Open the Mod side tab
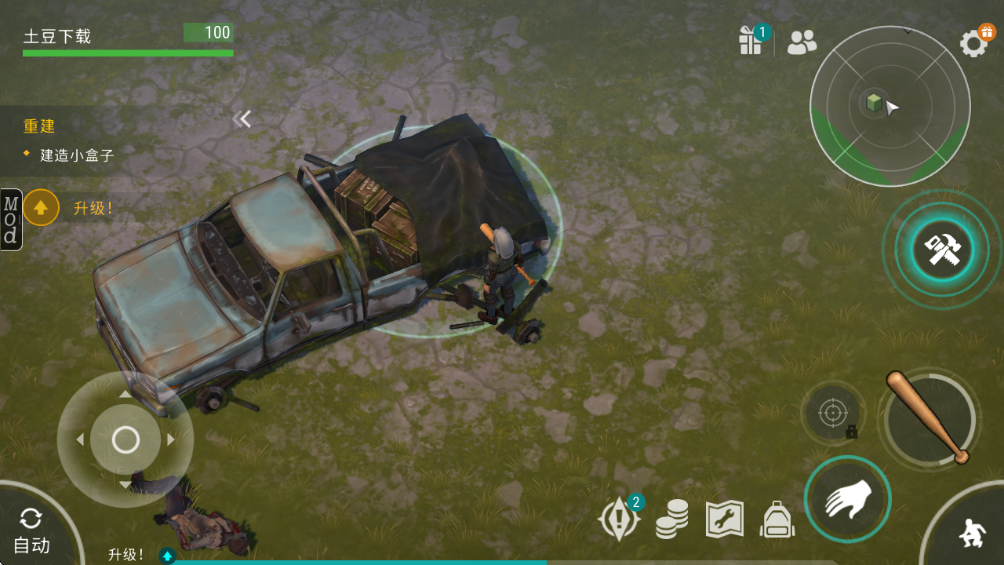Viewport: 1004px width, 565px height. point(10,219)
